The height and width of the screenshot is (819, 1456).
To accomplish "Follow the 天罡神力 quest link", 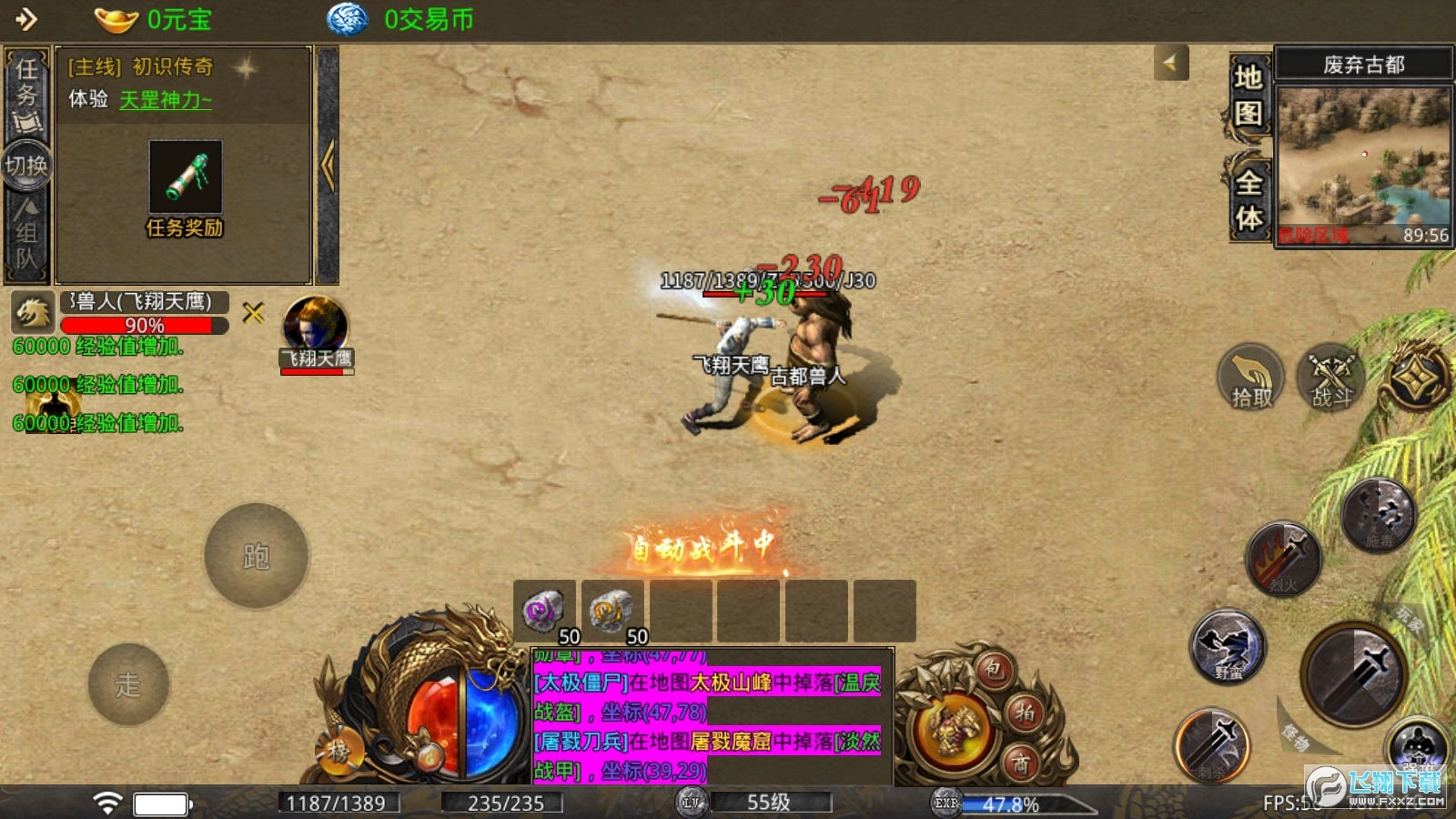I will click(166, 100).
